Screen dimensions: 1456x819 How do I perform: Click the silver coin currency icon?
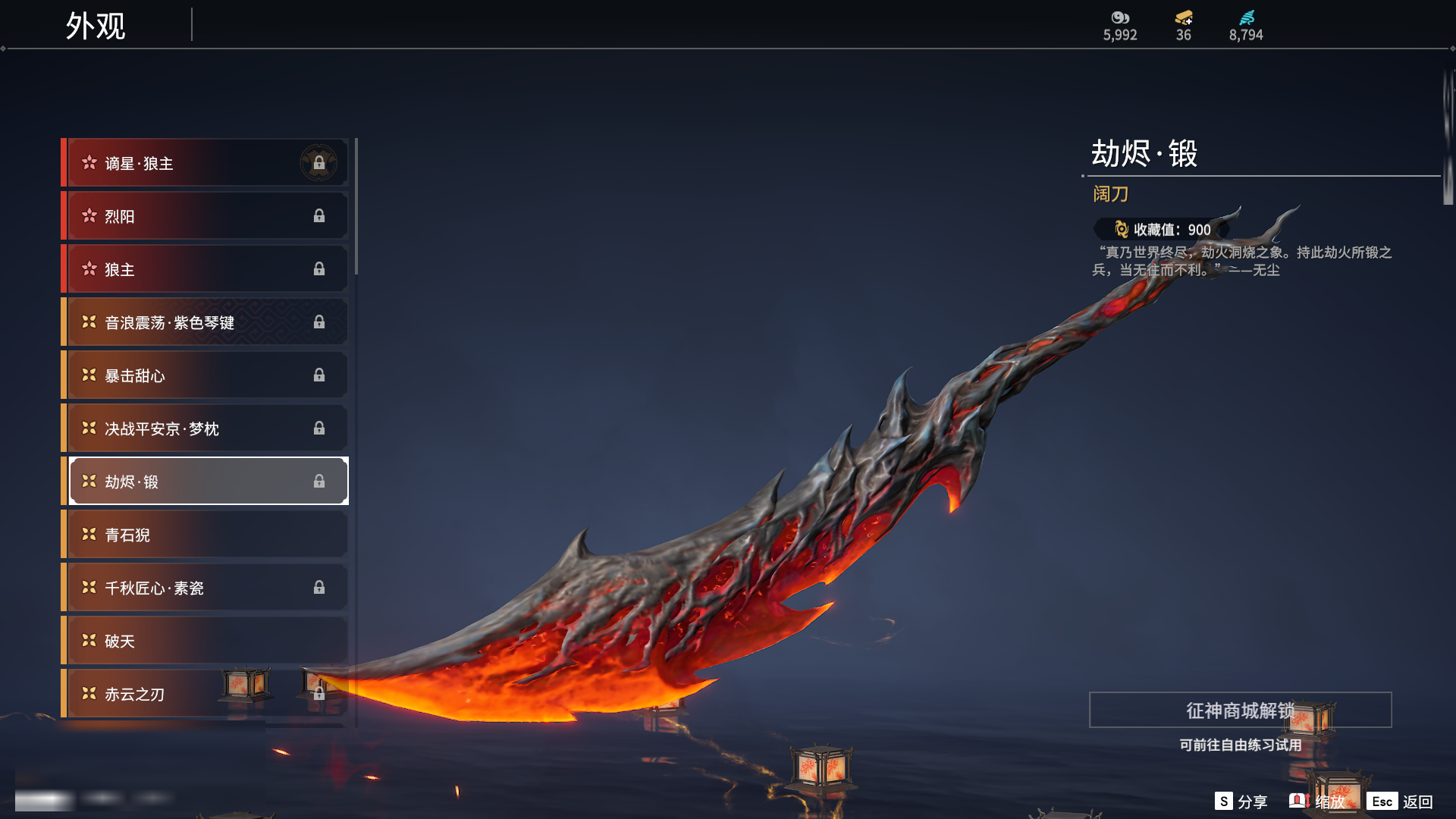pyautogui.click(x=1120, y=17)
